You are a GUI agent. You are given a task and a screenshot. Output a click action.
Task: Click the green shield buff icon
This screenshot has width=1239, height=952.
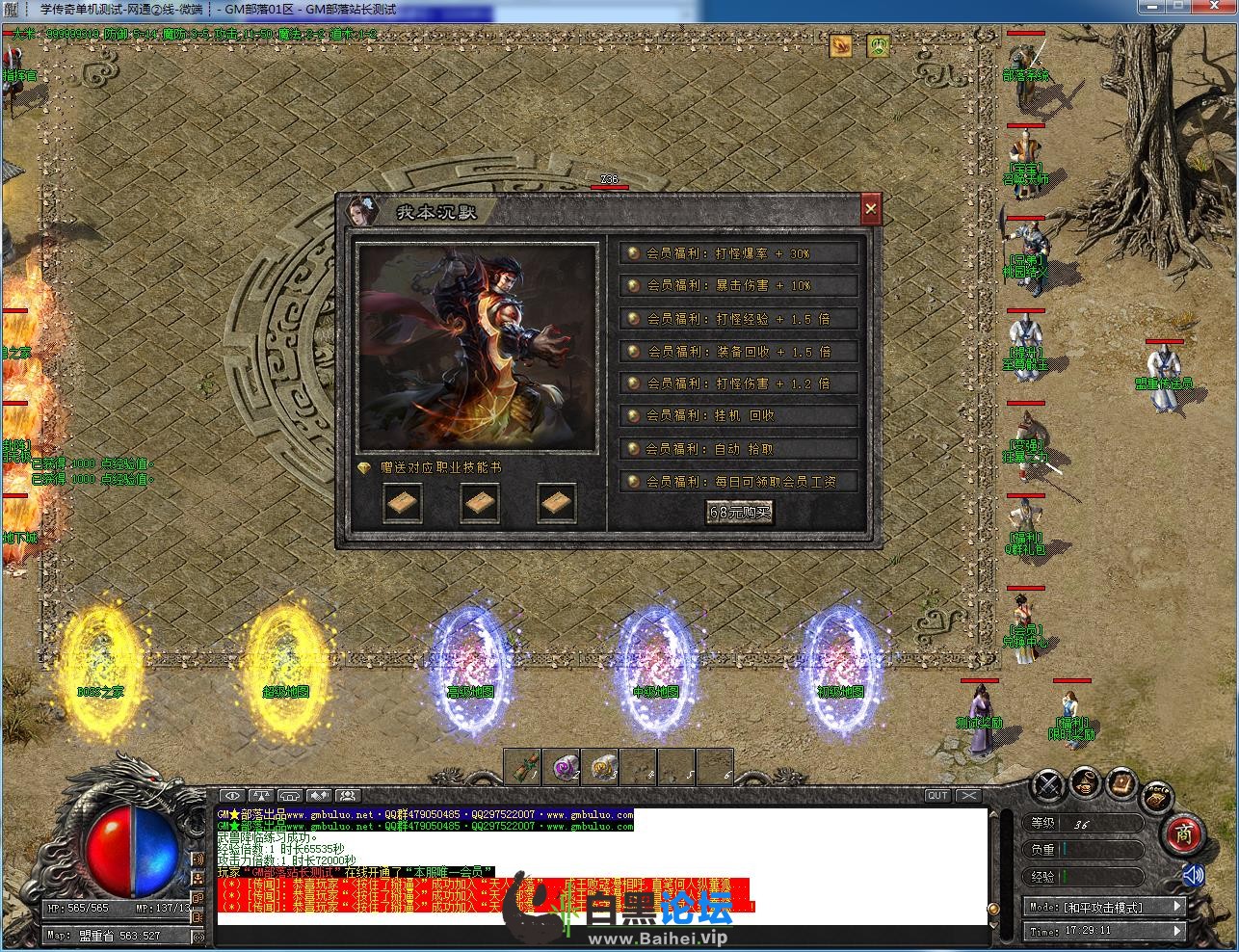(x=878, y=44)
